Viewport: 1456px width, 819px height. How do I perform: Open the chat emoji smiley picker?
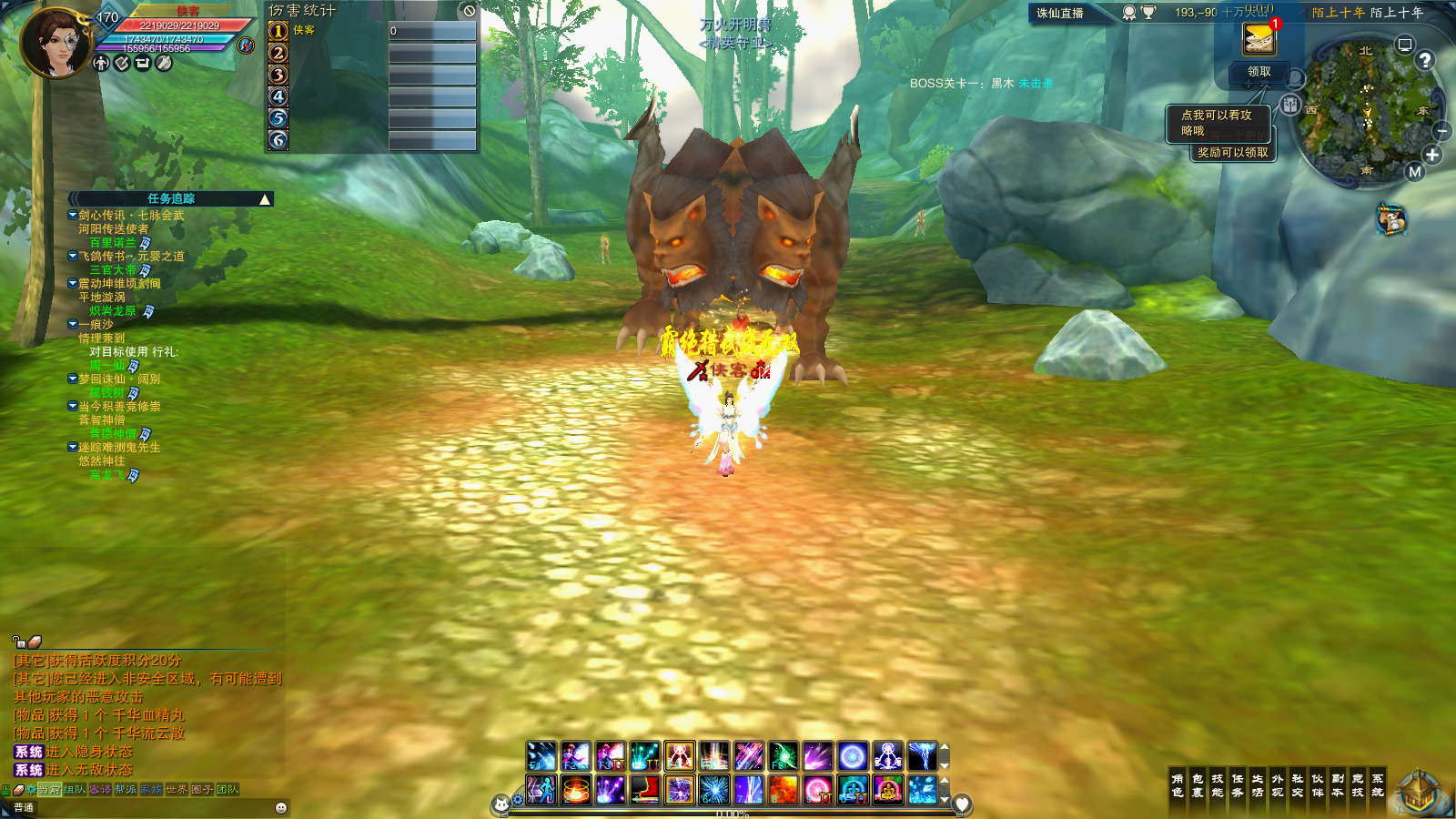pyautogui.click(x=281, y=807)
